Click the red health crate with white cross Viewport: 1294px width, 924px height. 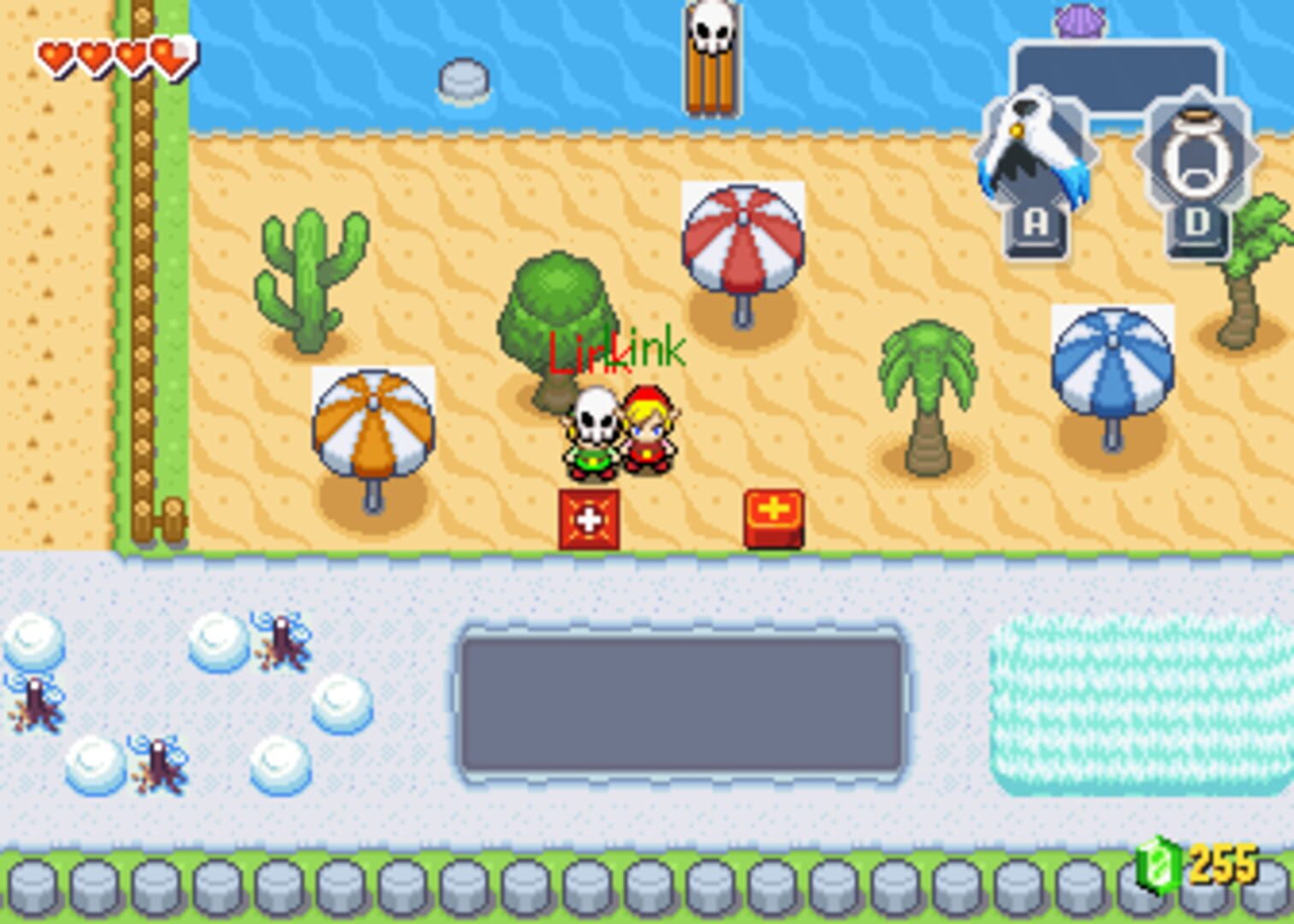pos(588,517)
